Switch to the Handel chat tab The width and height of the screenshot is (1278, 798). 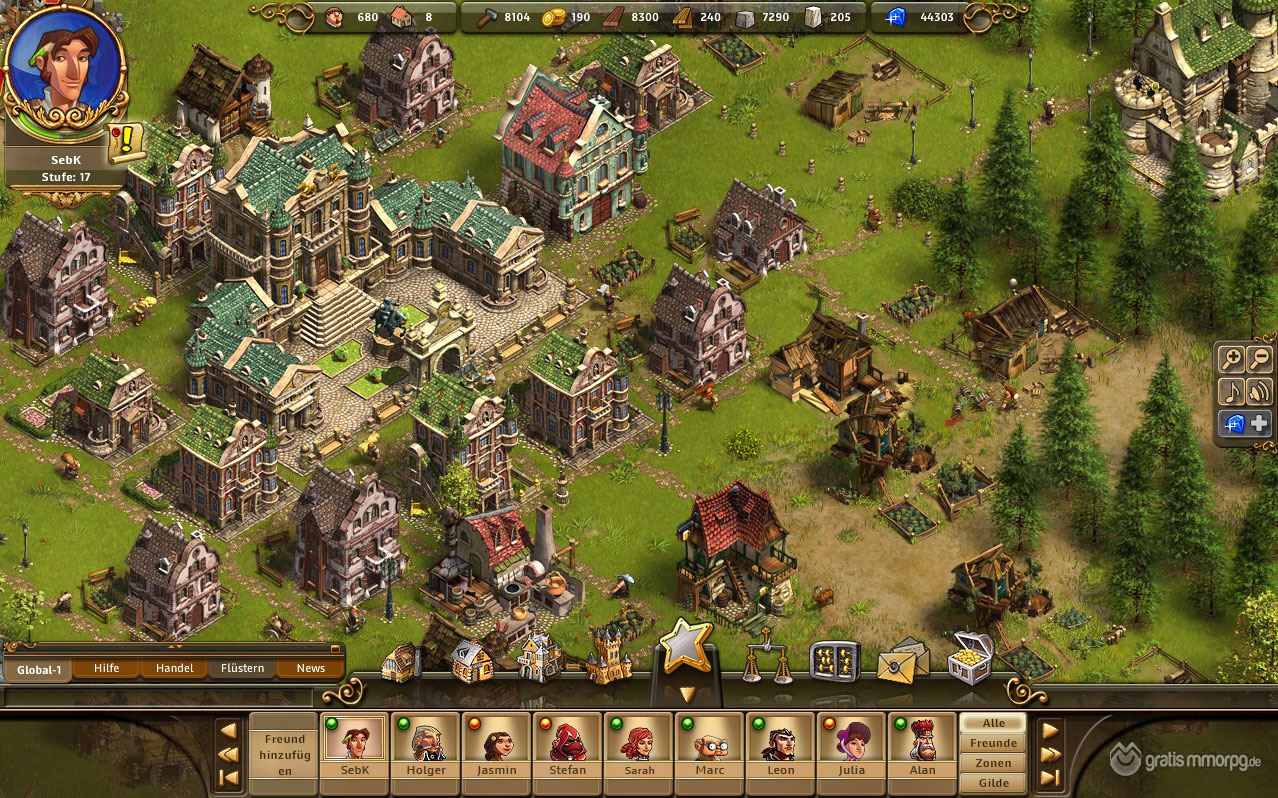[174, 668]
